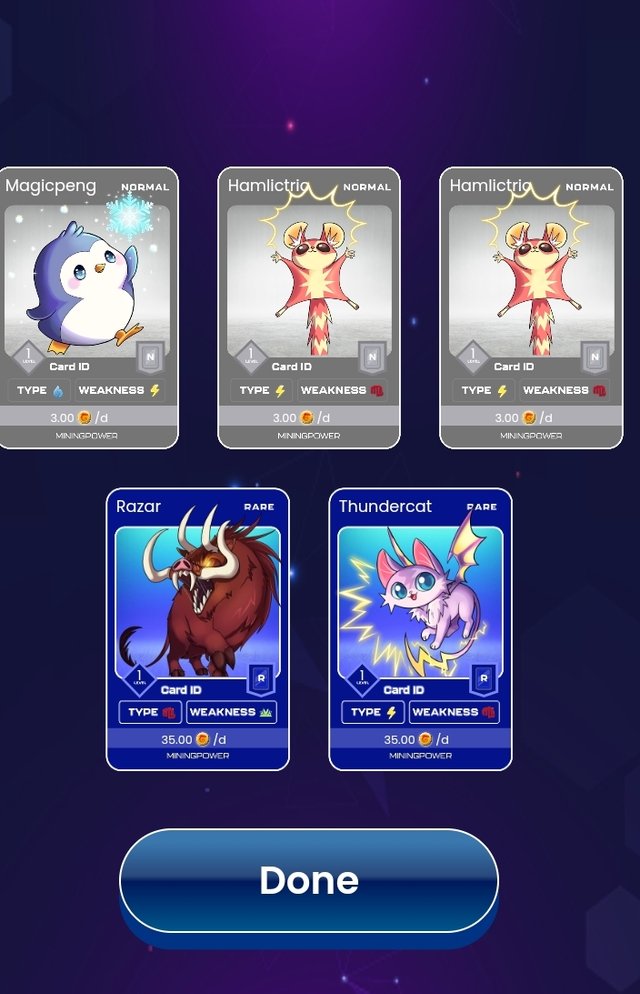Select the Magicpeng penguin card
Image resolution: width=640 pixels, height=994 pixels.
[x=88, y=307]
